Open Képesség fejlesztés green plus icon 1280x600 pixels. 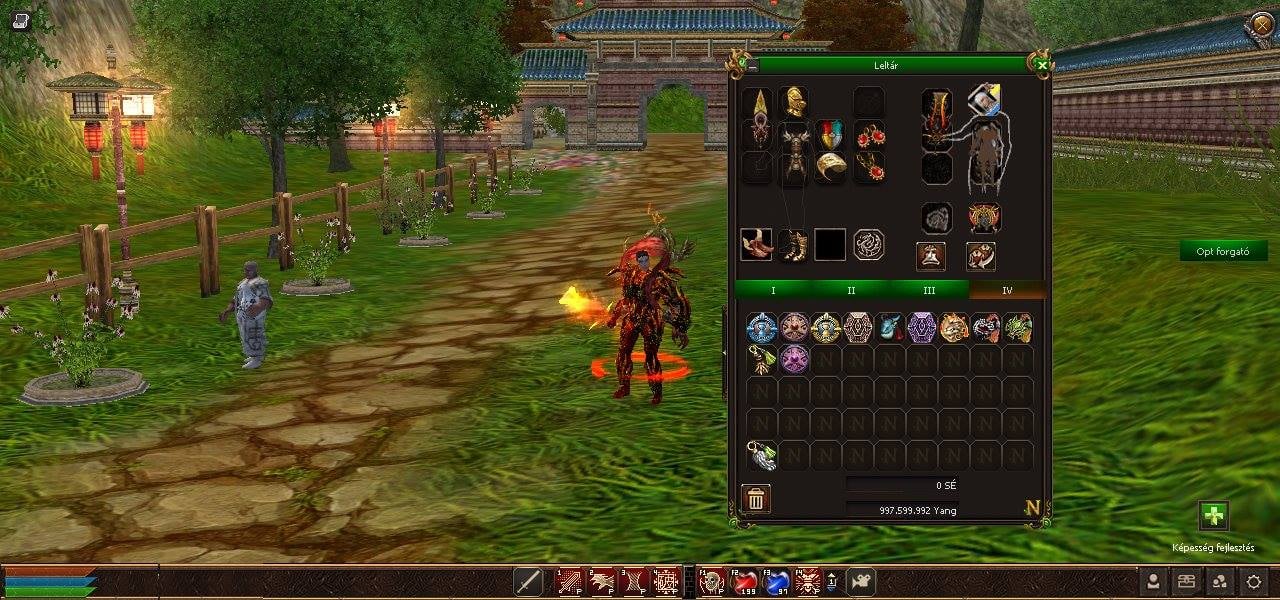click(x=1213, y=516)
